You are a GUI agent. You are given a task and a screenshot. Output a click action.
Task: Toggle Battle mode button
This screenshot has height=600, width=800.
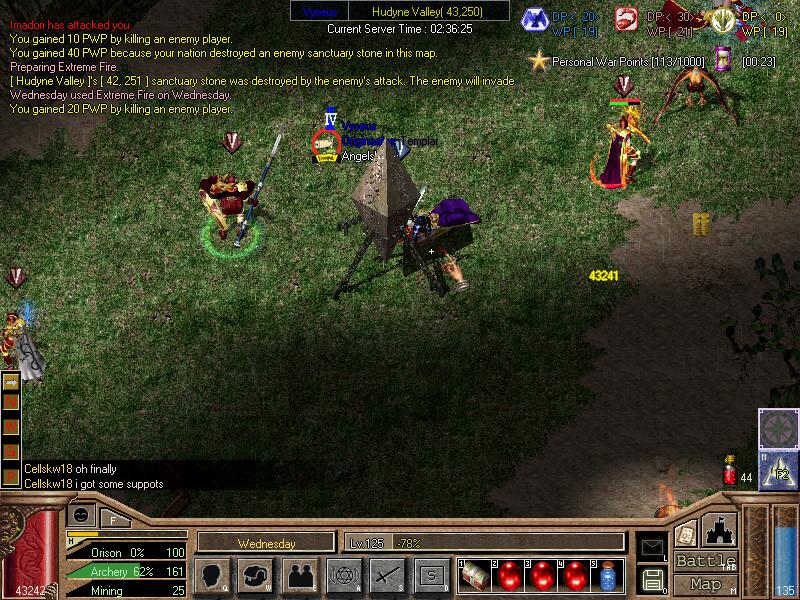pos(706,561)
